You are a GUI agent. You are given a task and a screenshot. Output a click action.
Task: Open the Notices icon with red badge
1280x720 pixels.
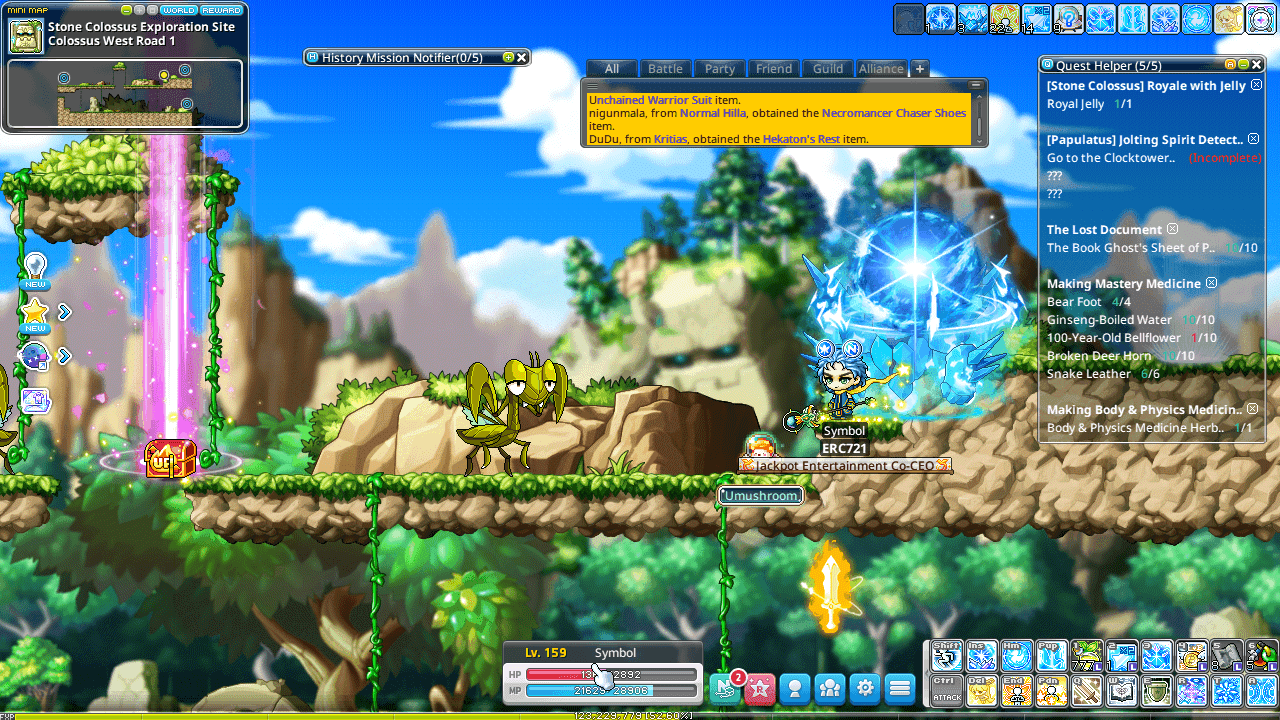pyautogui.click(x=726, y=688)
